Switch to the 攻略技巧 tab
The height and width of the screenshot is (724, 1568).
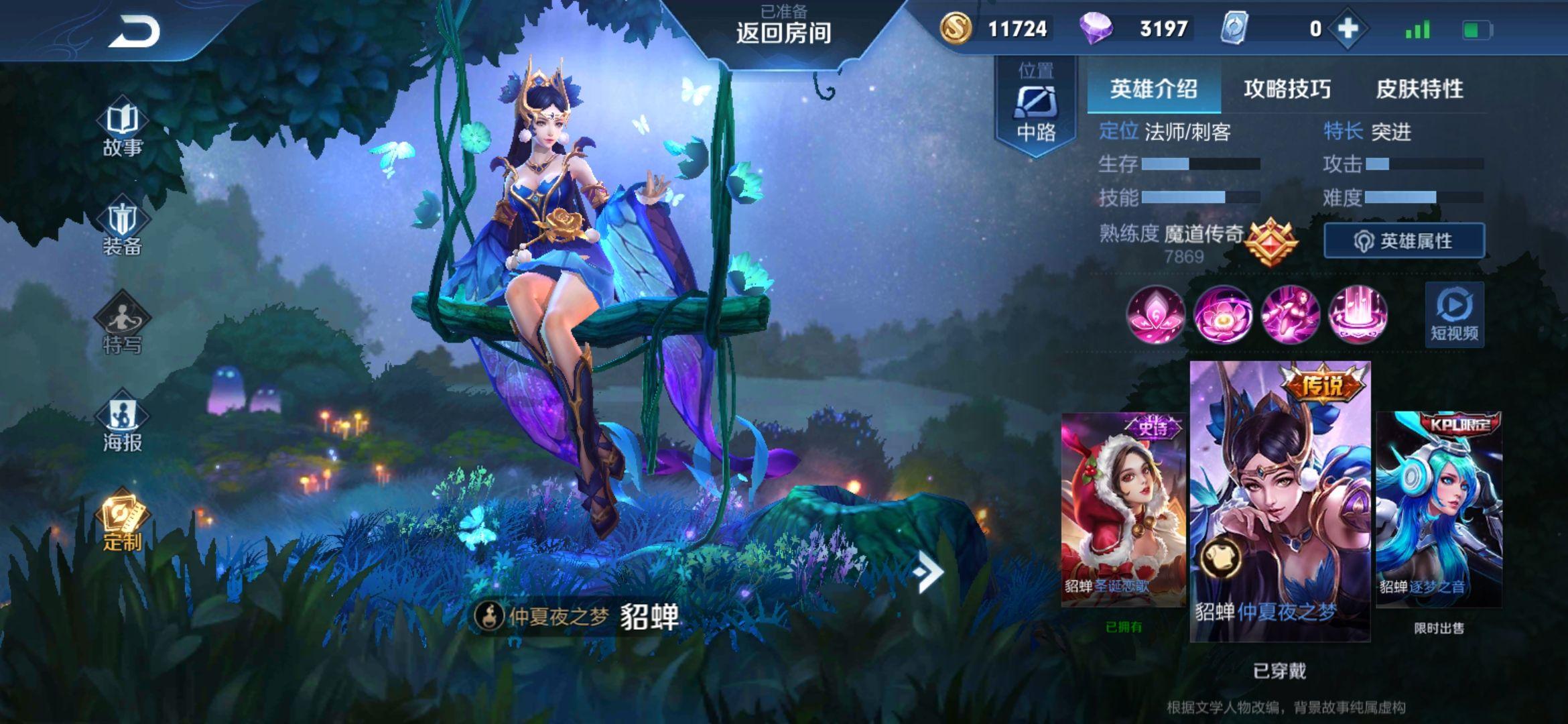pos(1287,89)
